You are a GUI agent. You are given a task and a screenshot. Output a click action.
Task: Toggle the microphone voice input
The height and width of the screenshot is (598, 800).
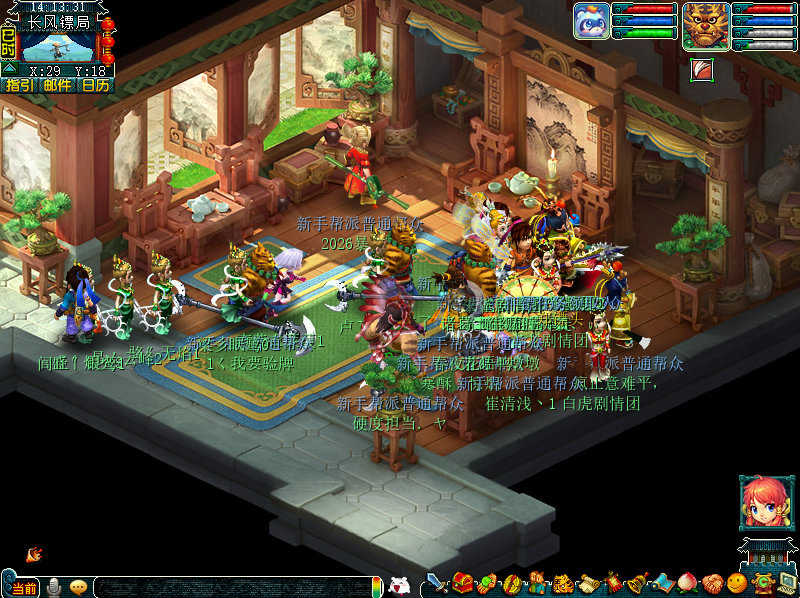click(53, 587)
